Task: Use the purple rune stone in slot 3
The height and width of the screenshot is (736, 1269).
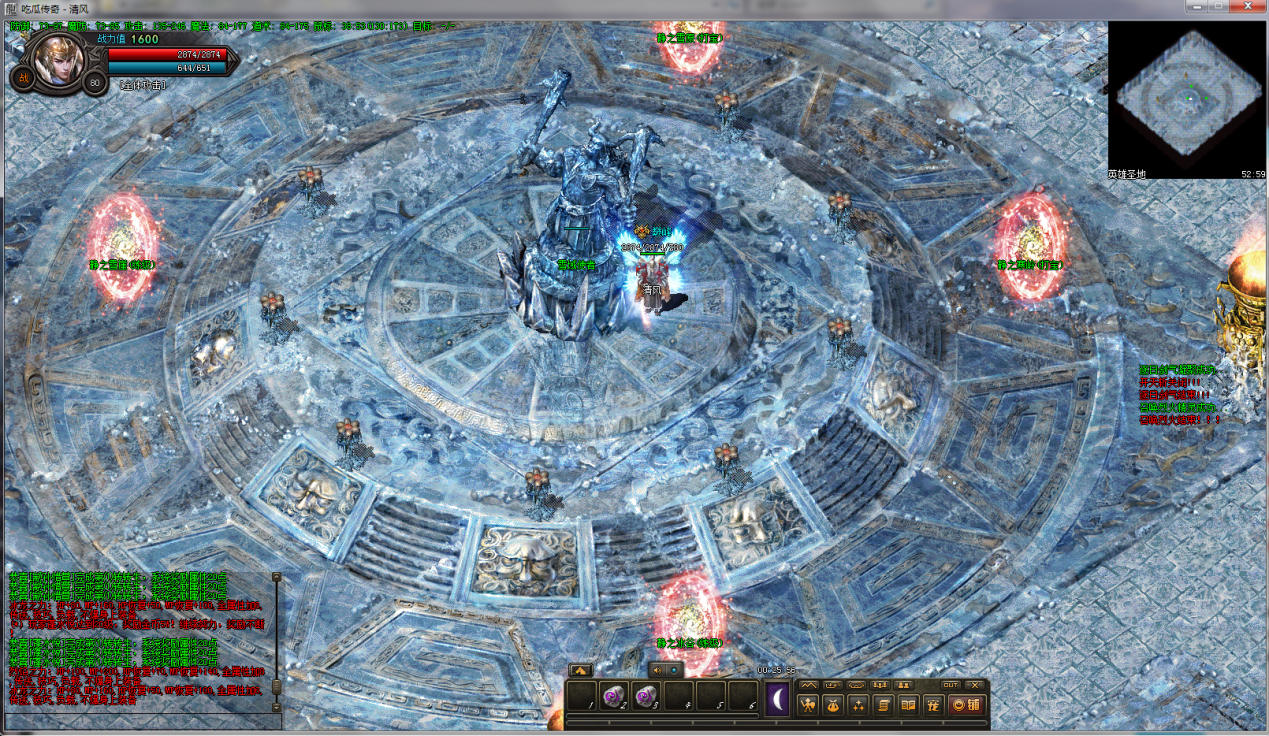Action: (x=645, y=696)
